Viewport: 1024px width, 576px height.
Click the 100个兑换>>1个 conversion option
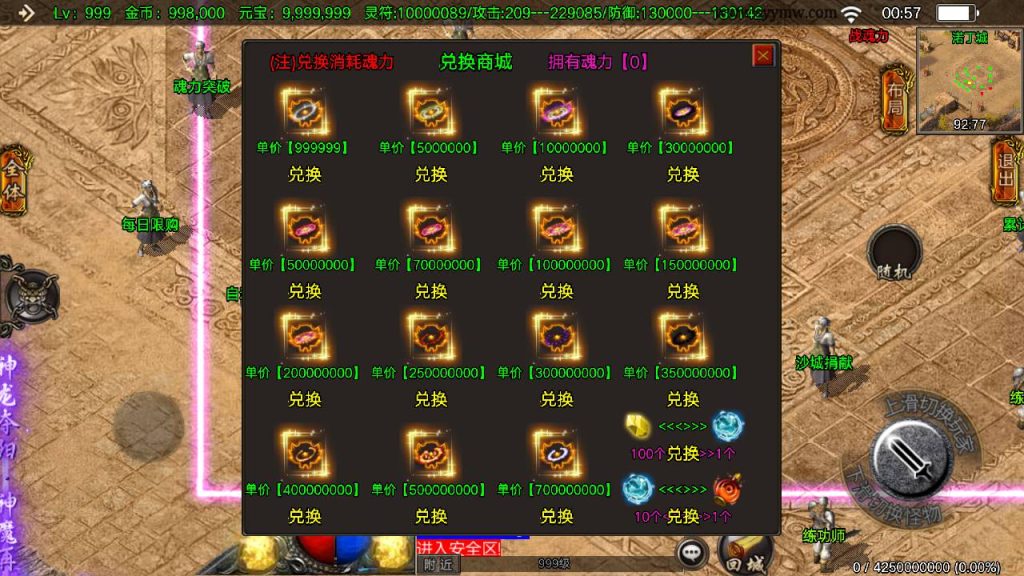(683, 453)
